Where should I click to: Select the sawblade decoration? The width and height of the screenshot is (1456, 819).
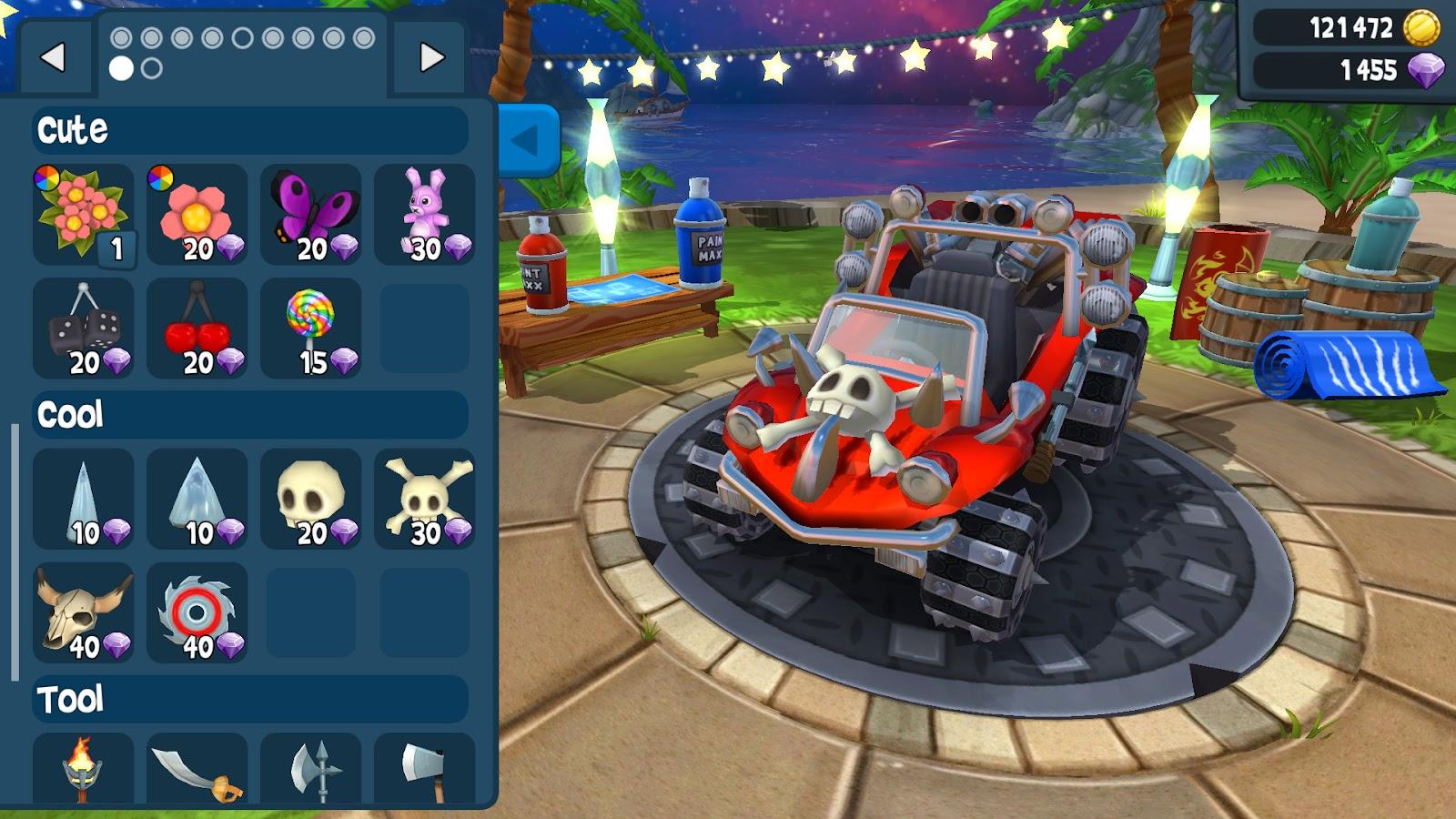(197, 612)
